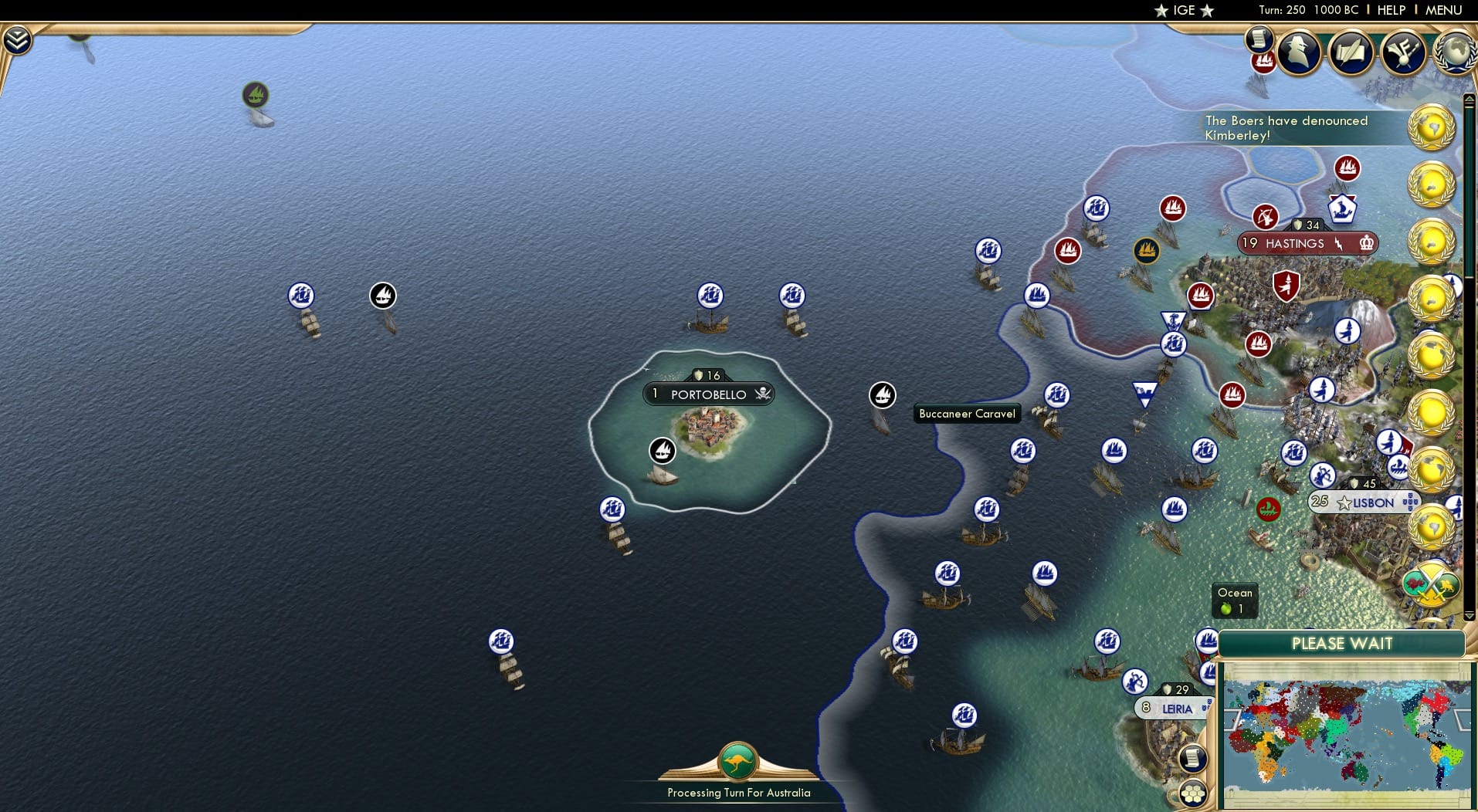Open HELP
The width and height of the screenshot is (1478, 812).
coord(1390,10)
